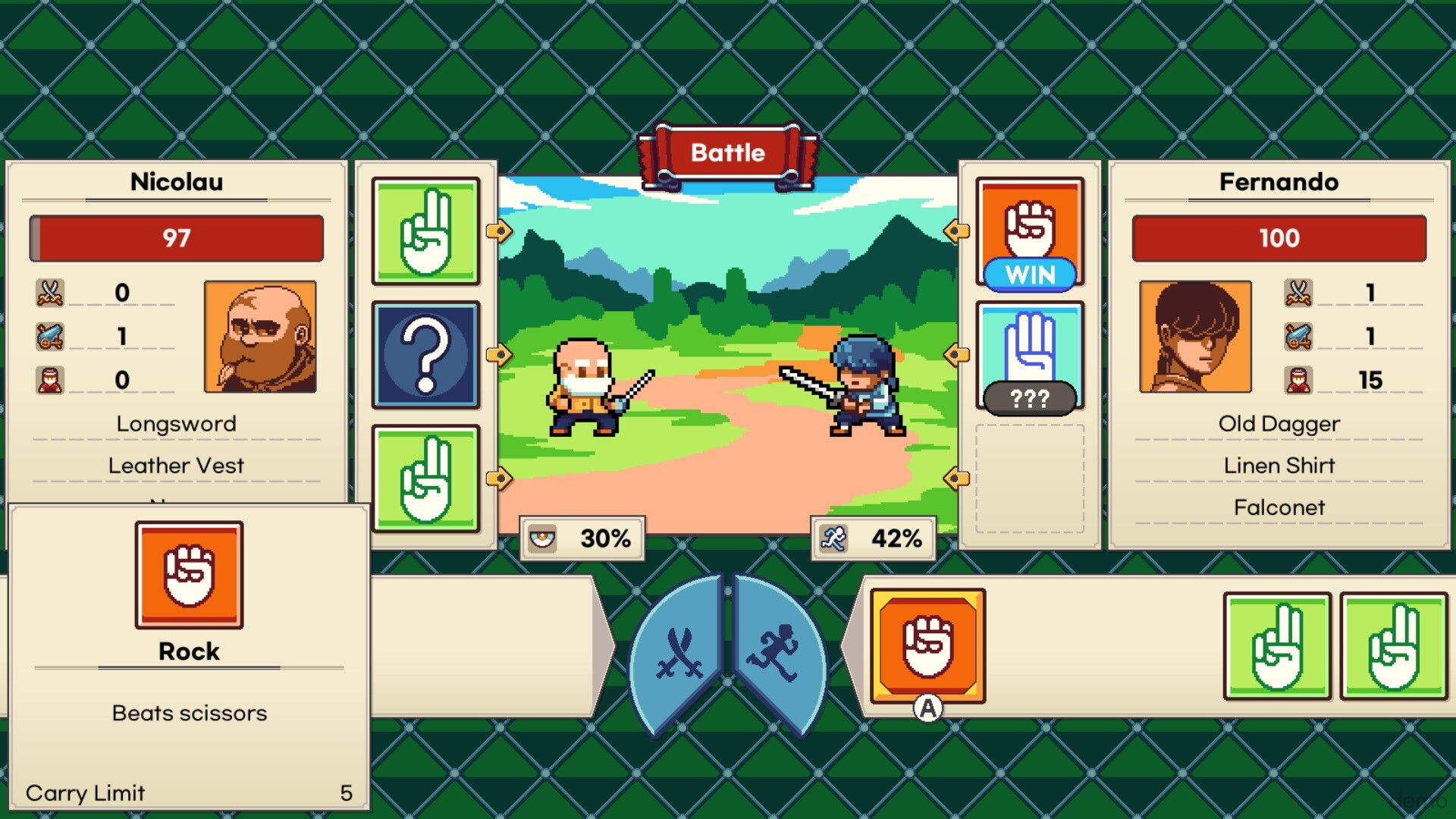Click Fernando's Rock gesture showing WIN
Viewport: 1456px width, 819px height.
[1029, 227]
